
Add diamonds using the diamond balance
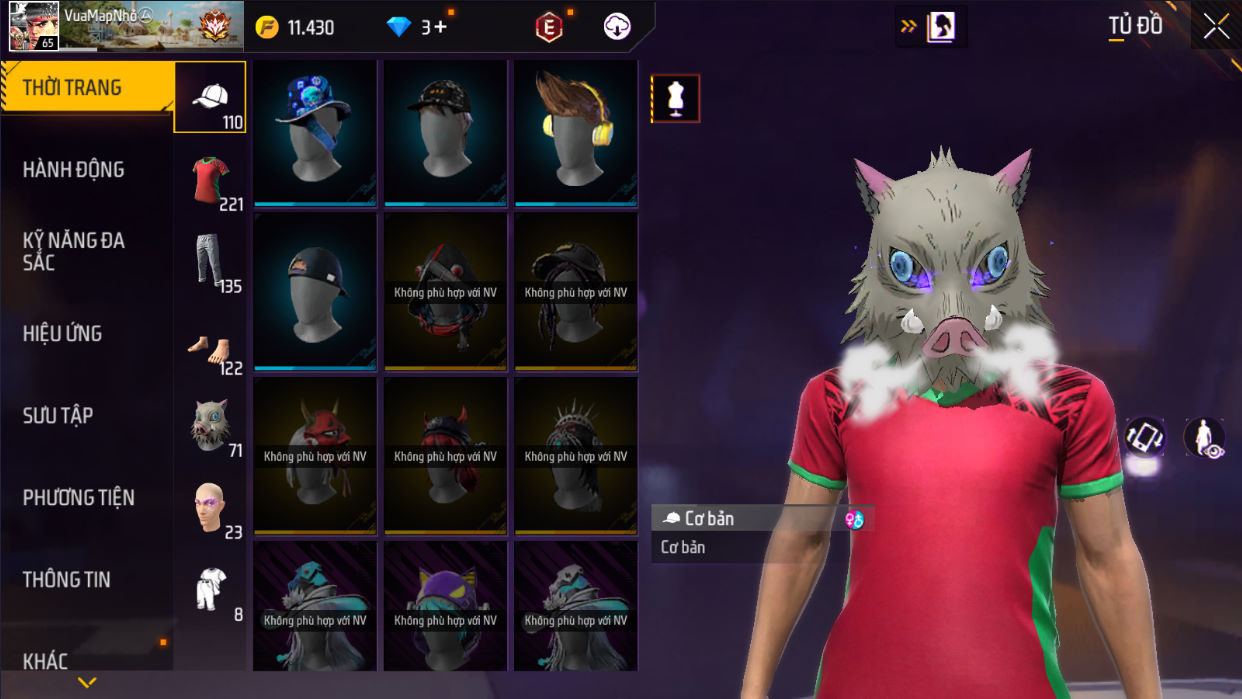[x=420, y=27]
